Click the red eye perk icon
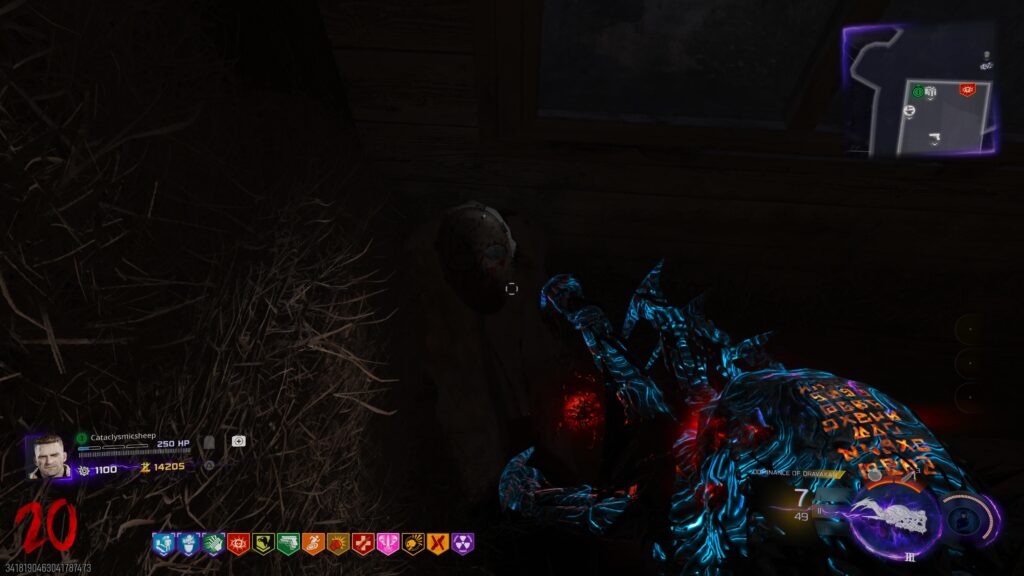The height and width of the screenshot is (576, 1024). pos(238,543)
